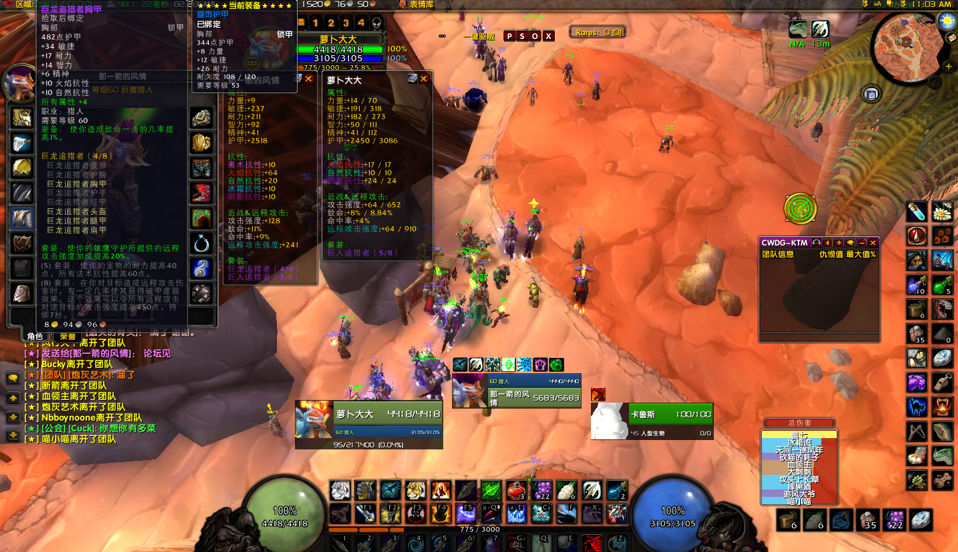
Task: Click the green radar tracking button
Action: coord(800,208)
